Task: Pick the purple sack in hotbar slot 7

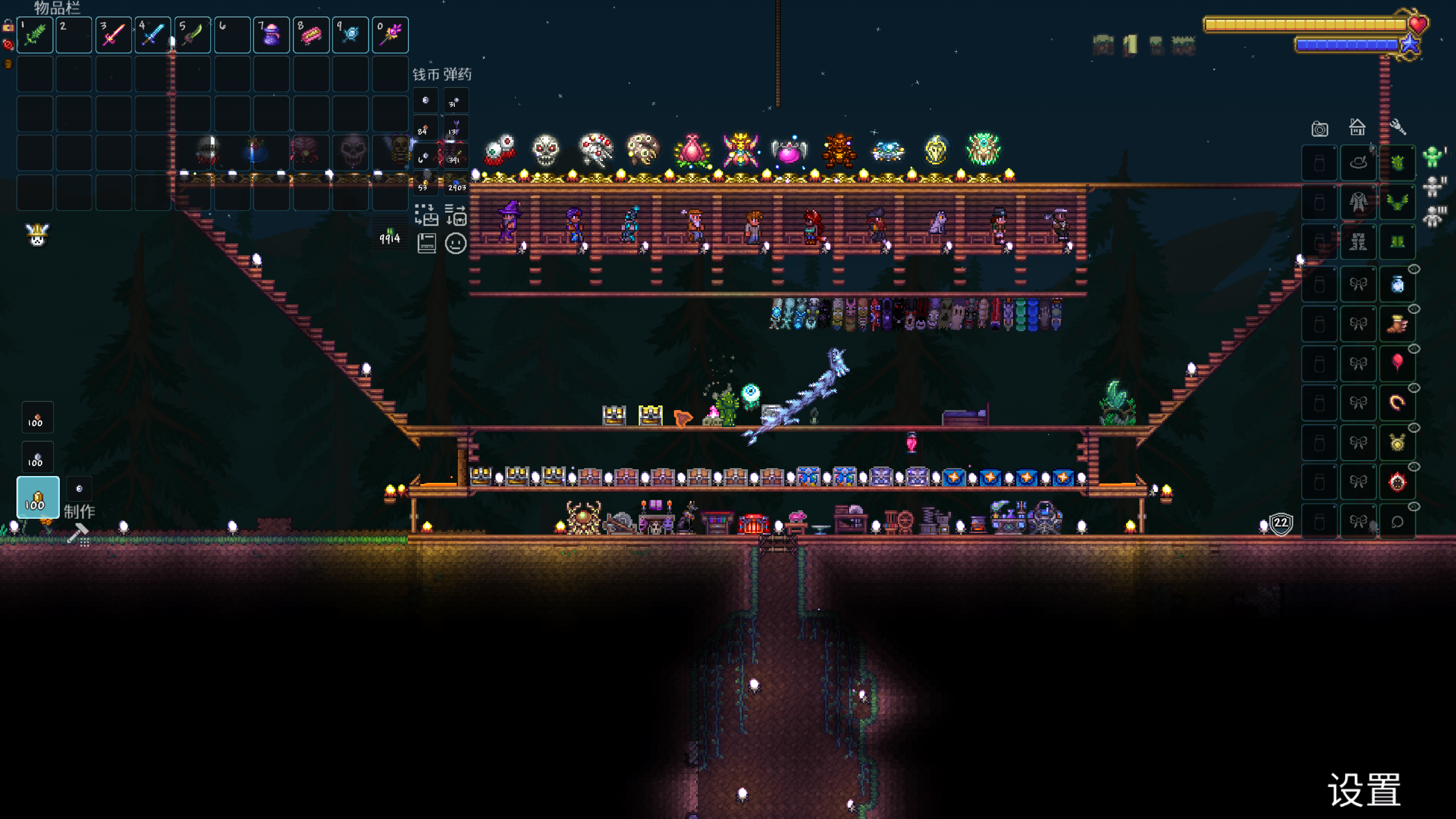Action: pyautogui.click(x=271, y=35)
